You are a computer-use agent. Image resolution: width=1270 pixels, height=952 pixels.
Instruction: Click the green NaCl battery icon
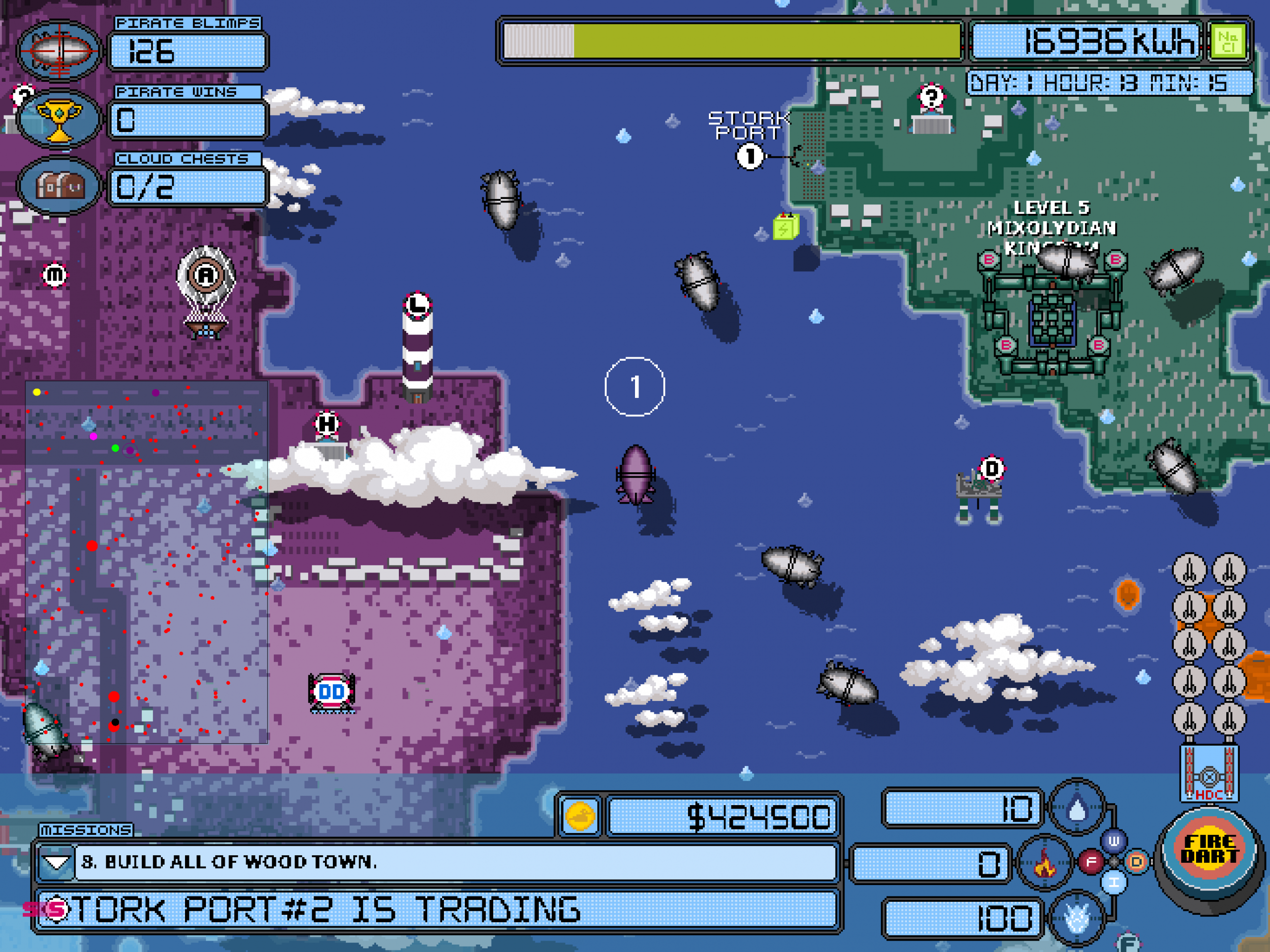tap(1228, 41)
